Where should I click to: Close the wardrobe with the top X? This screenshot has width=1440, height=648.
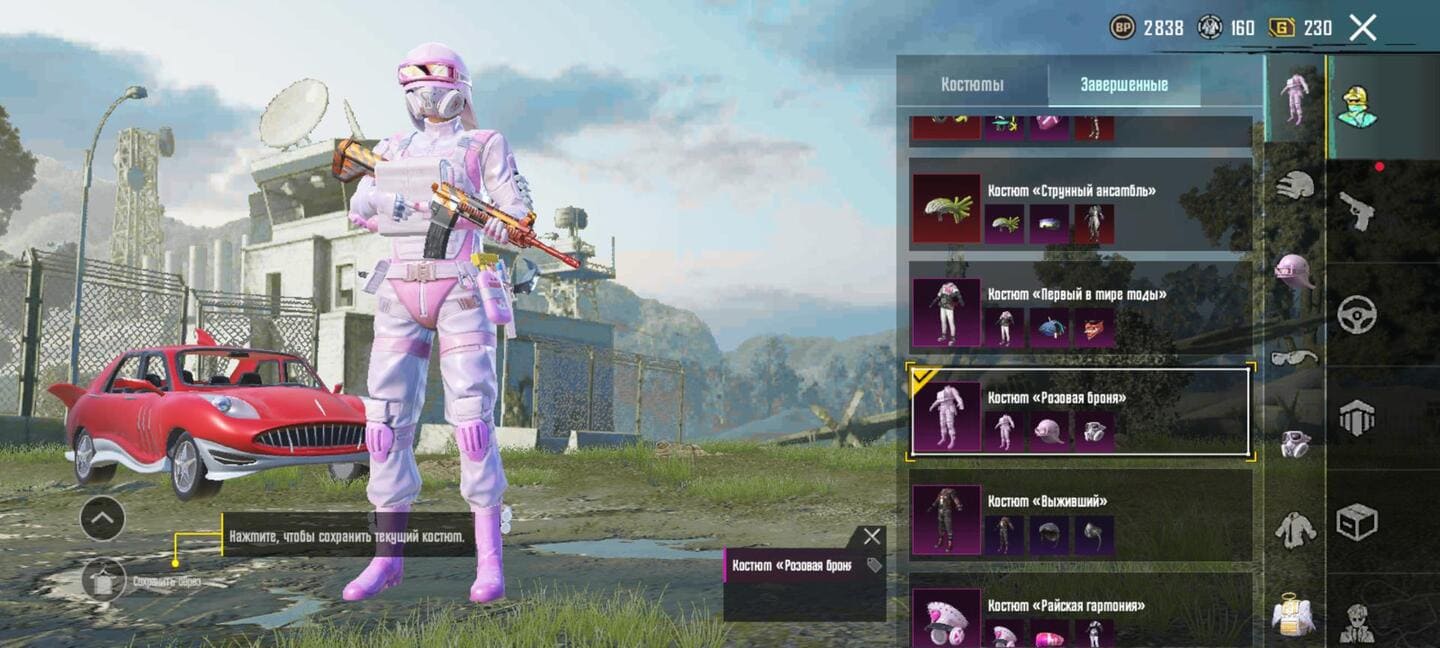click(1363, 28)
